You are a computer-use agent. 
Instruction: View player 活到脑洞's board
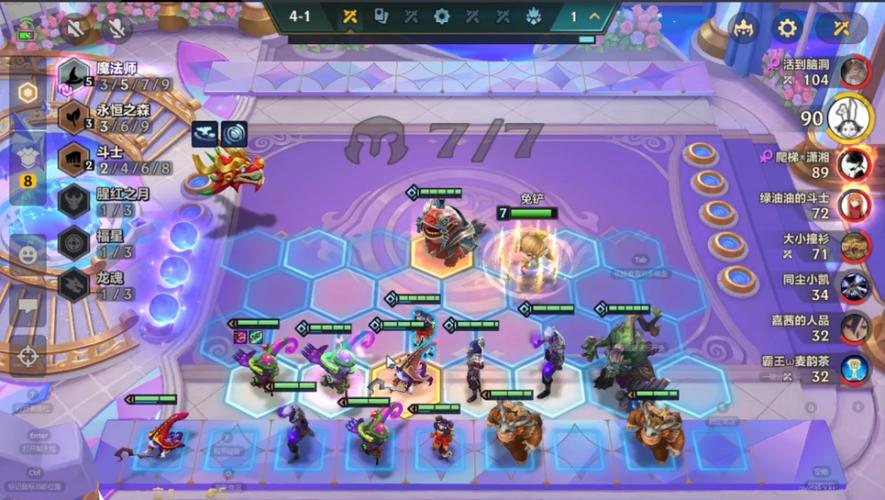pos(853,71)
